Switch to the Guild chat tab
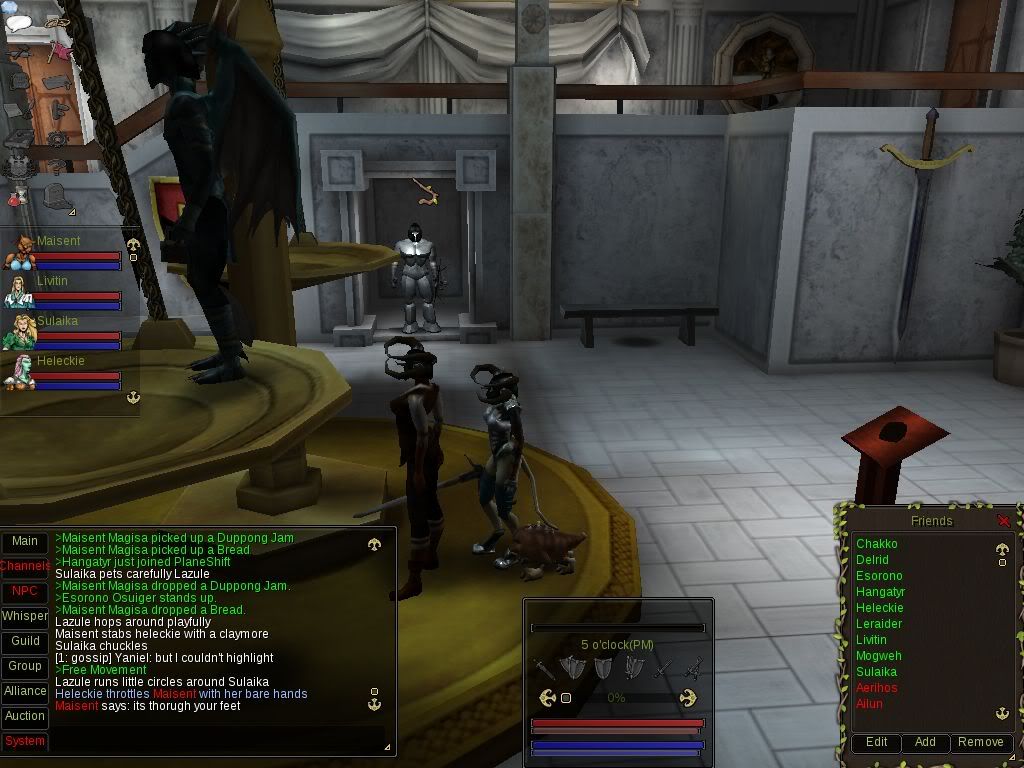Viewport: 1024px width, 768px height. point(25,641)
